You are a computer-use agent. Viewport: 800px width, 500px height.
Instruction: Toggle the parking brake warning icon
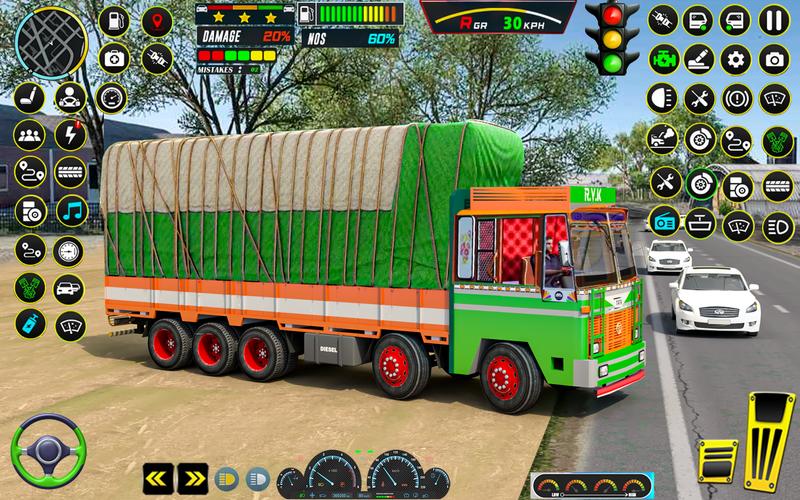tap(736, 98)
